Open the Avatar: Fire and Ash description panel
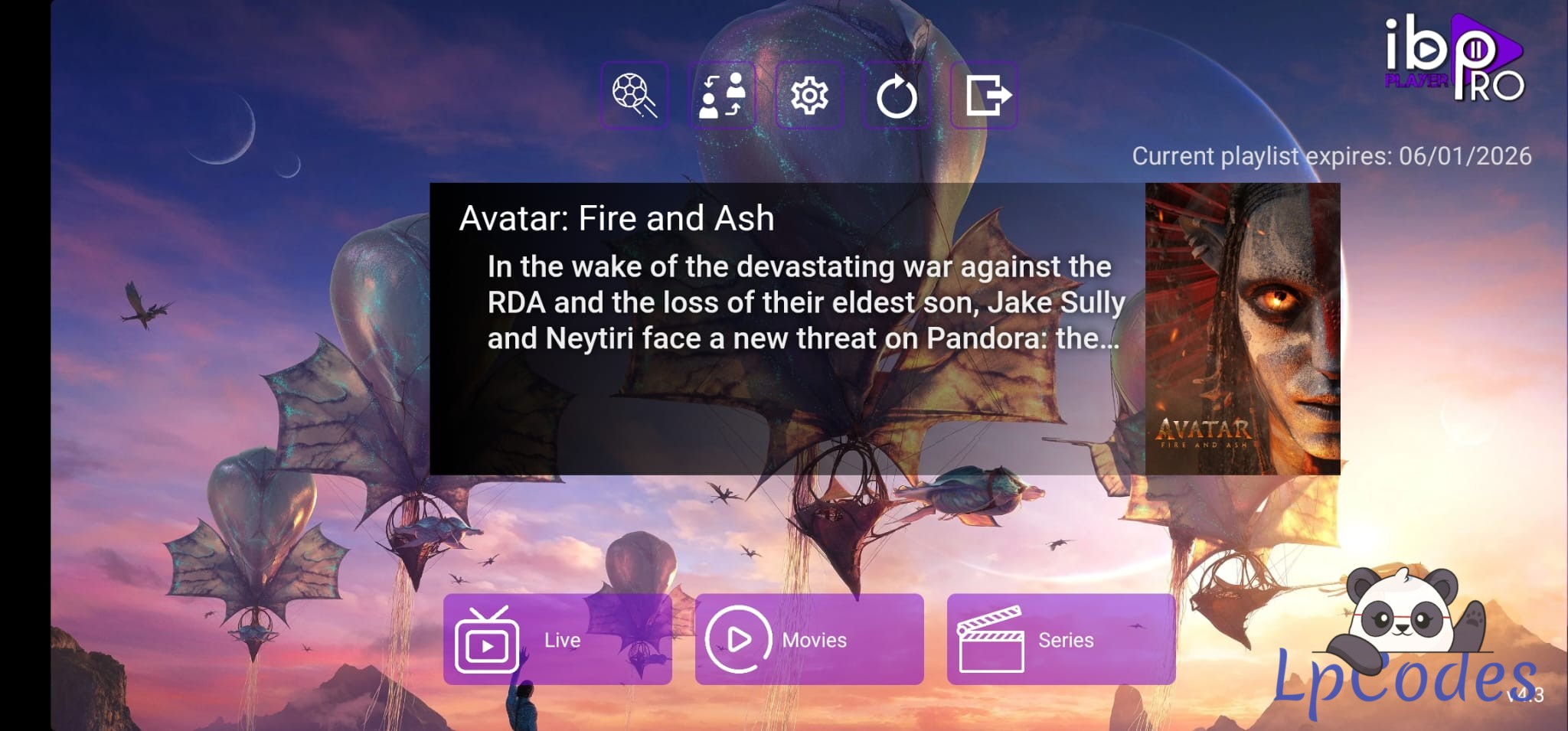Image resolution: width=1568 pixels, height=731 pixels. [x=787, y=328]
